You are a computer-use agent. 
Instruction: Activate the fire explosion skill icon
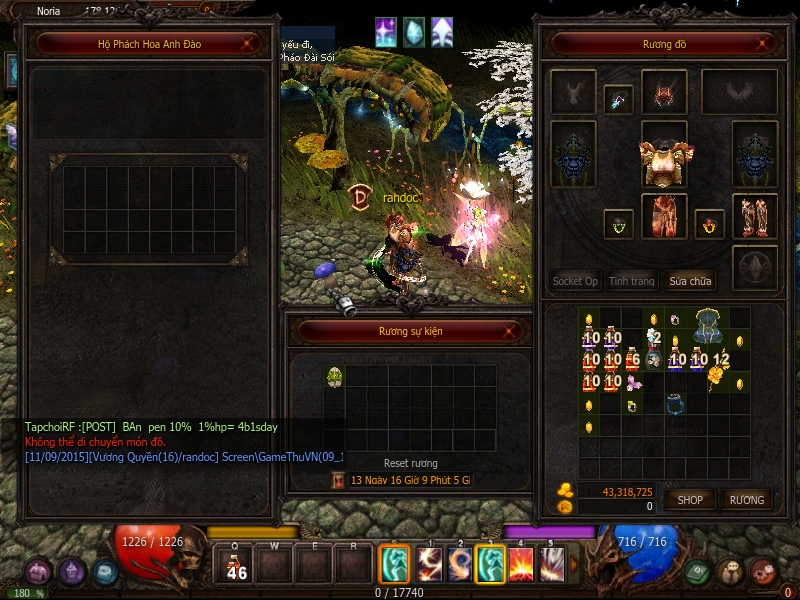[x=522, y=564]
